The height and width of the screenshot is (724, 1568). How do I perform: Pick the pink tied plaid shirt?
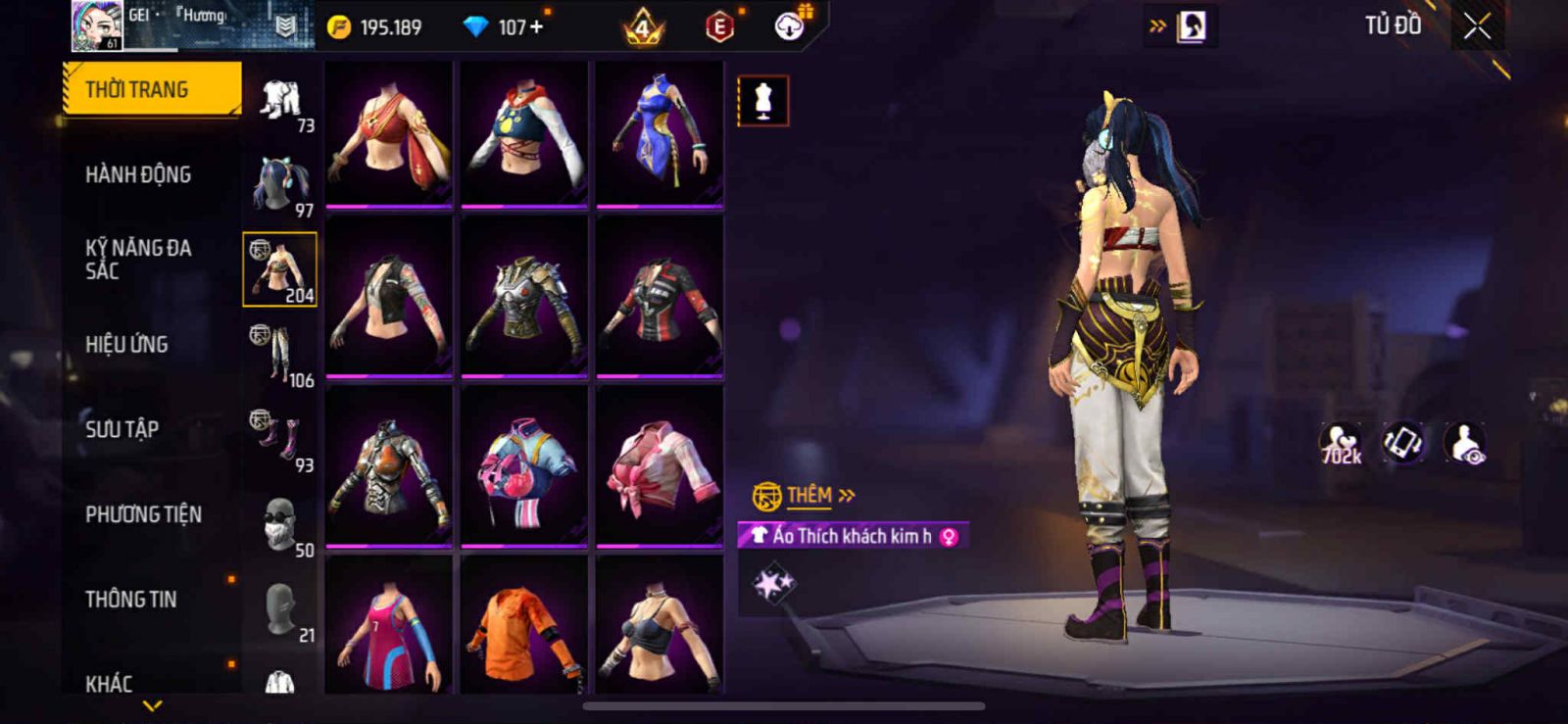(x=660, y=466)
